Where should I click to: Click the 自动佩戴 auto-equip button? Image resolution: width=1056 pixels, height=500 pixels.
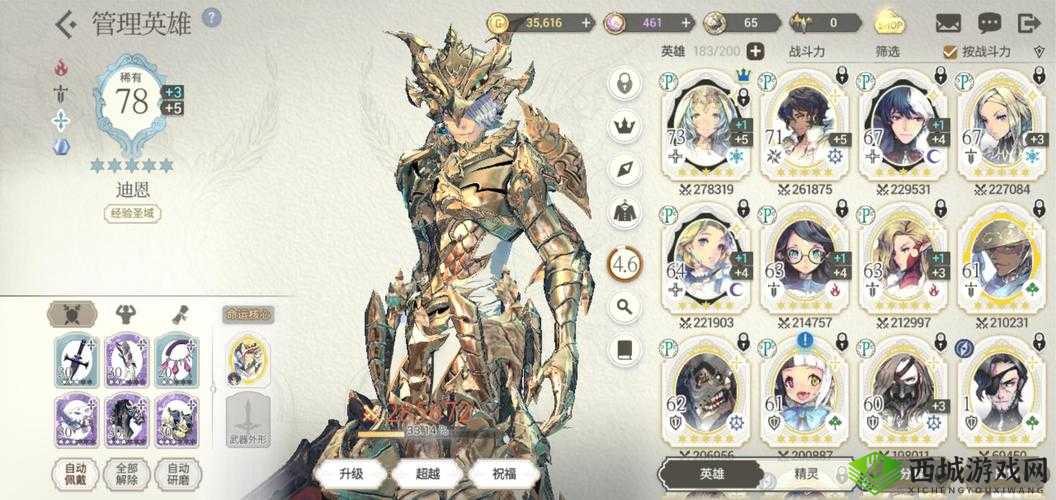tap(75, 474)
